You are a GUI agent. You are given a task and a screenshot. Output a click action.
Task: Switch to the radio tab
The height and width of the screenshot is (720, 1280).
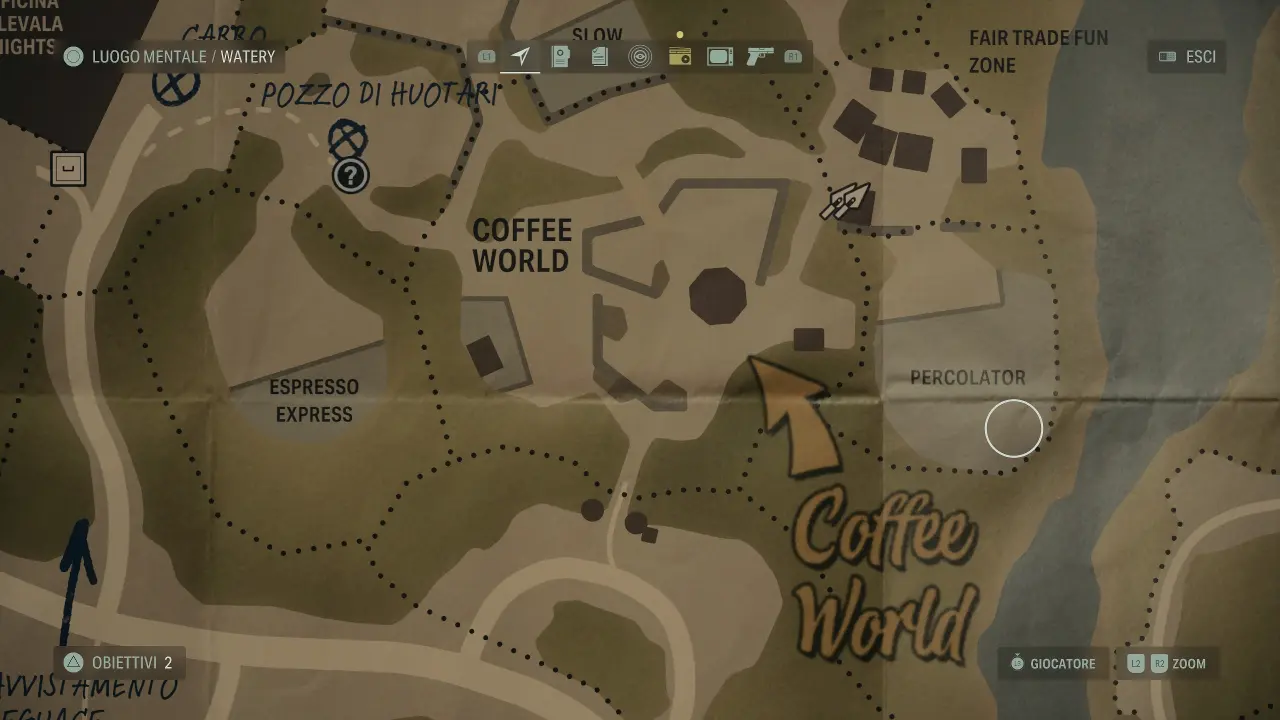click(680, 57)
